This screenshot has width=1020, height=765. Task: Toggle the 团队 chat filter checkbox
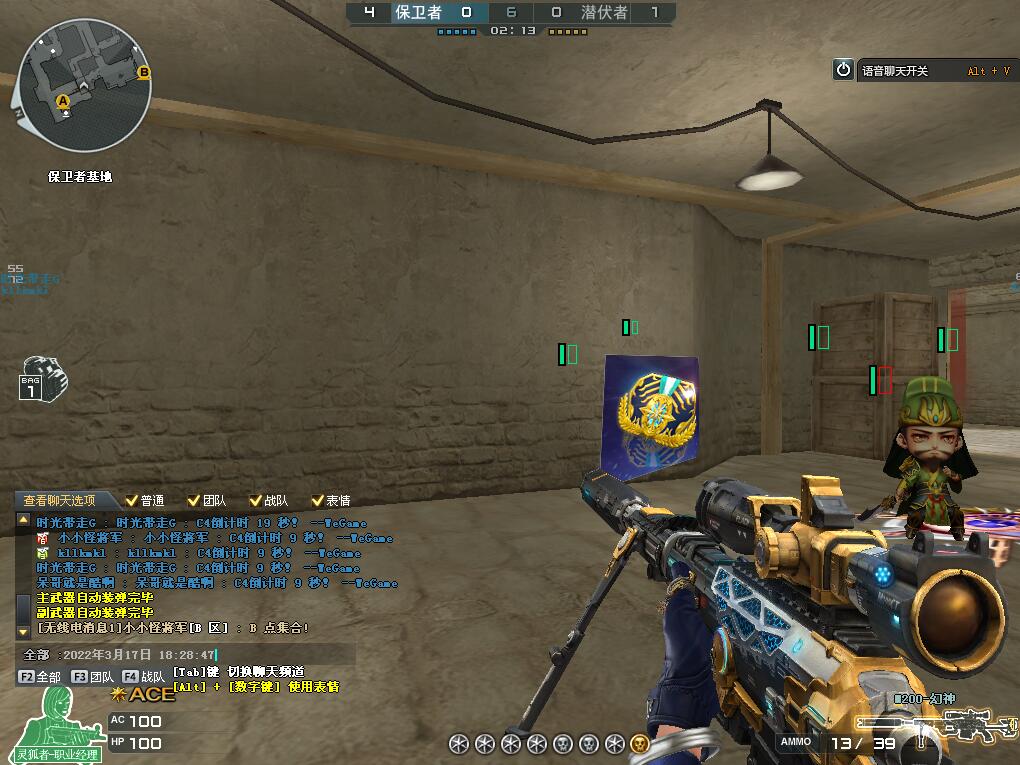pos(194,500)
